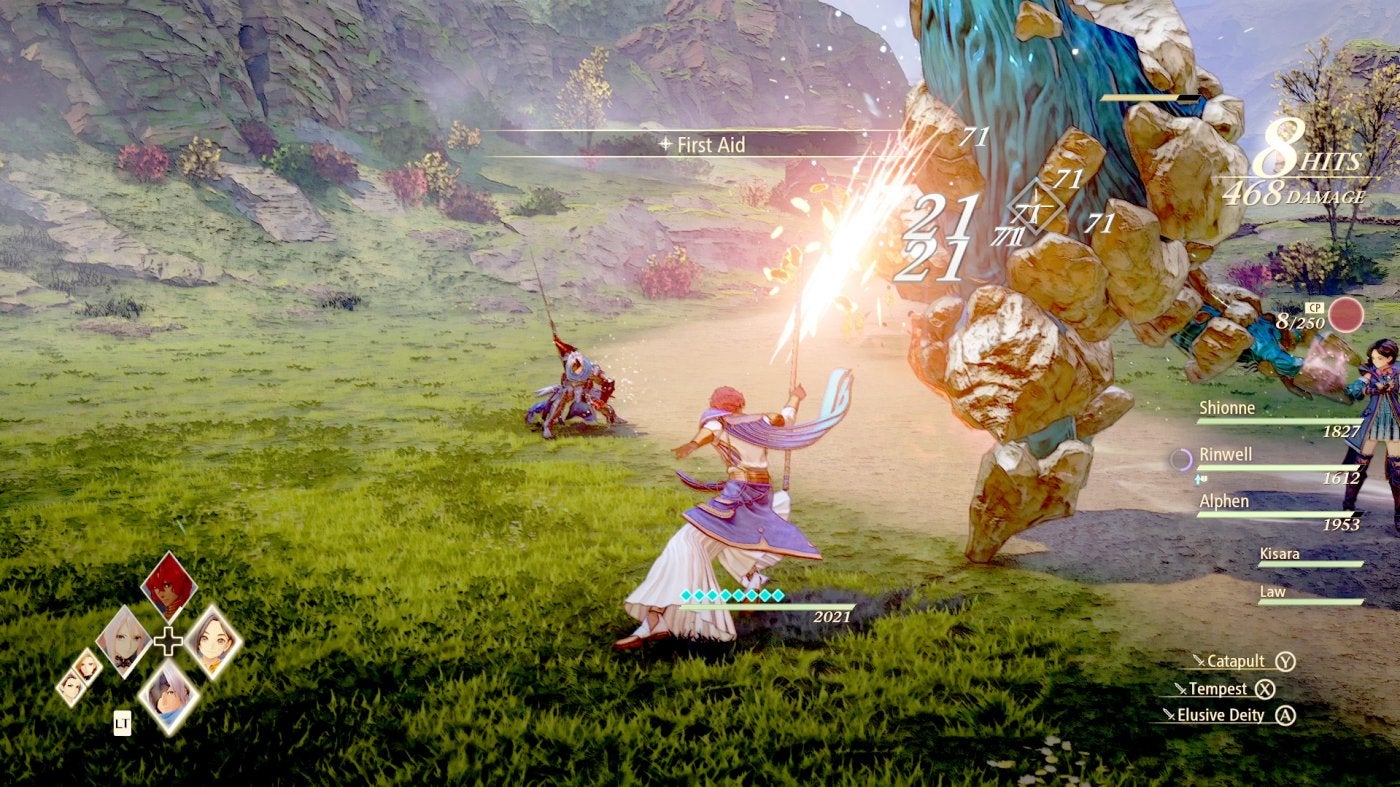Cast the Tempest arte

(1218, 689)
